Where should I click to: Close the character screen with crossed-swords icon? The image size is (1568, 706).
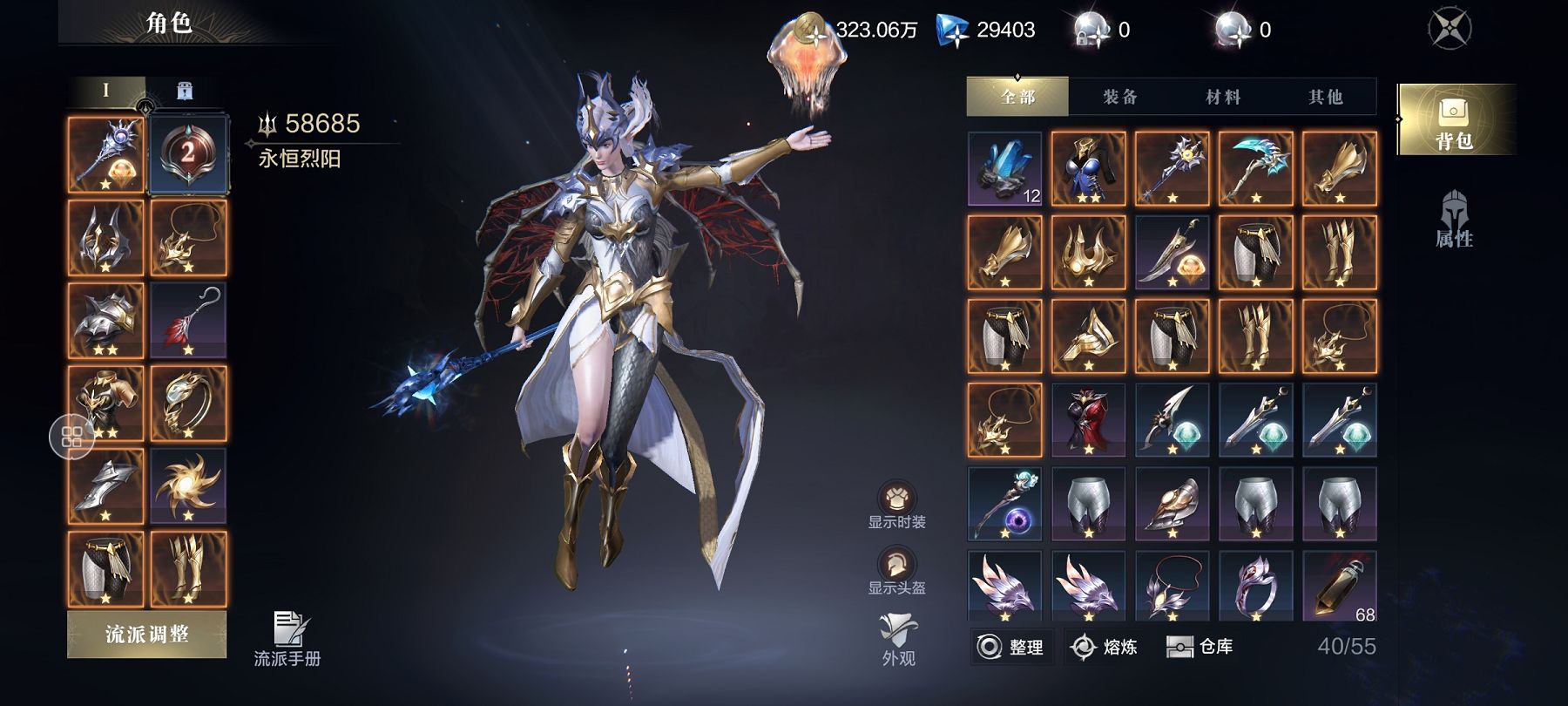(x=1450, y=29)
